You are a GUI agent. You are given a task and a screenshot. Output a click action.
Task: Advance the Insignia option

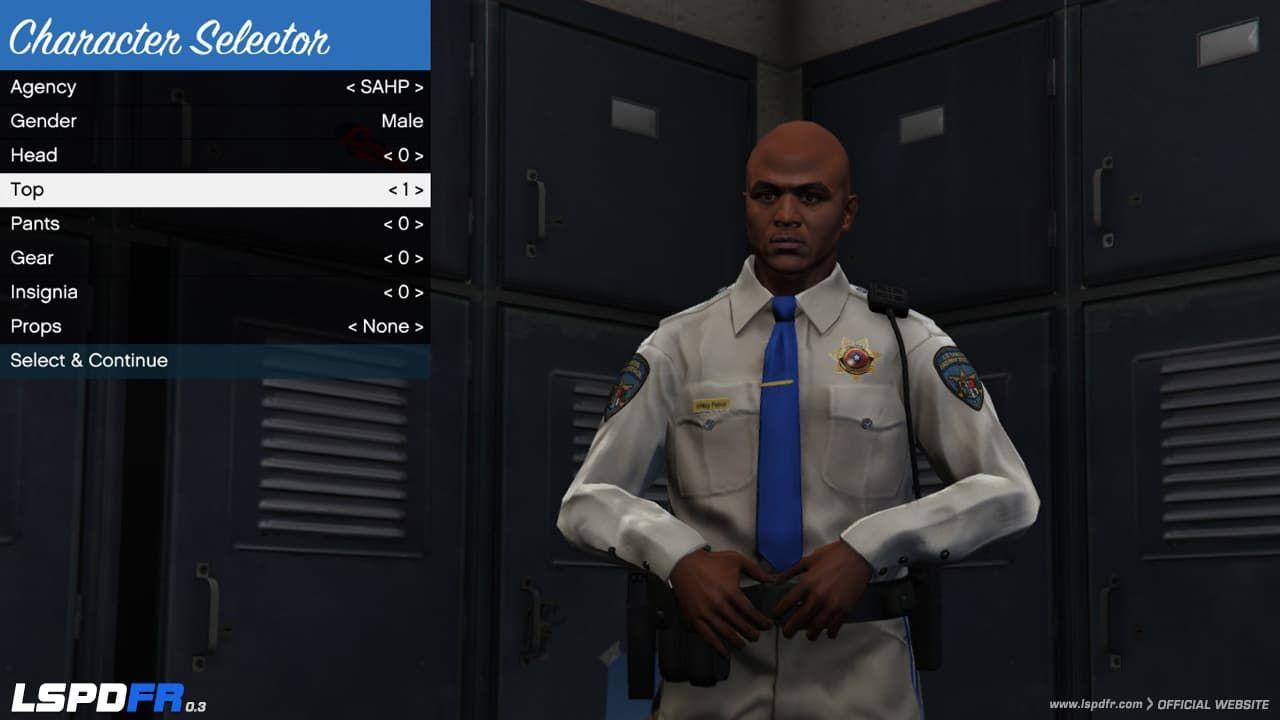point(418,291)
